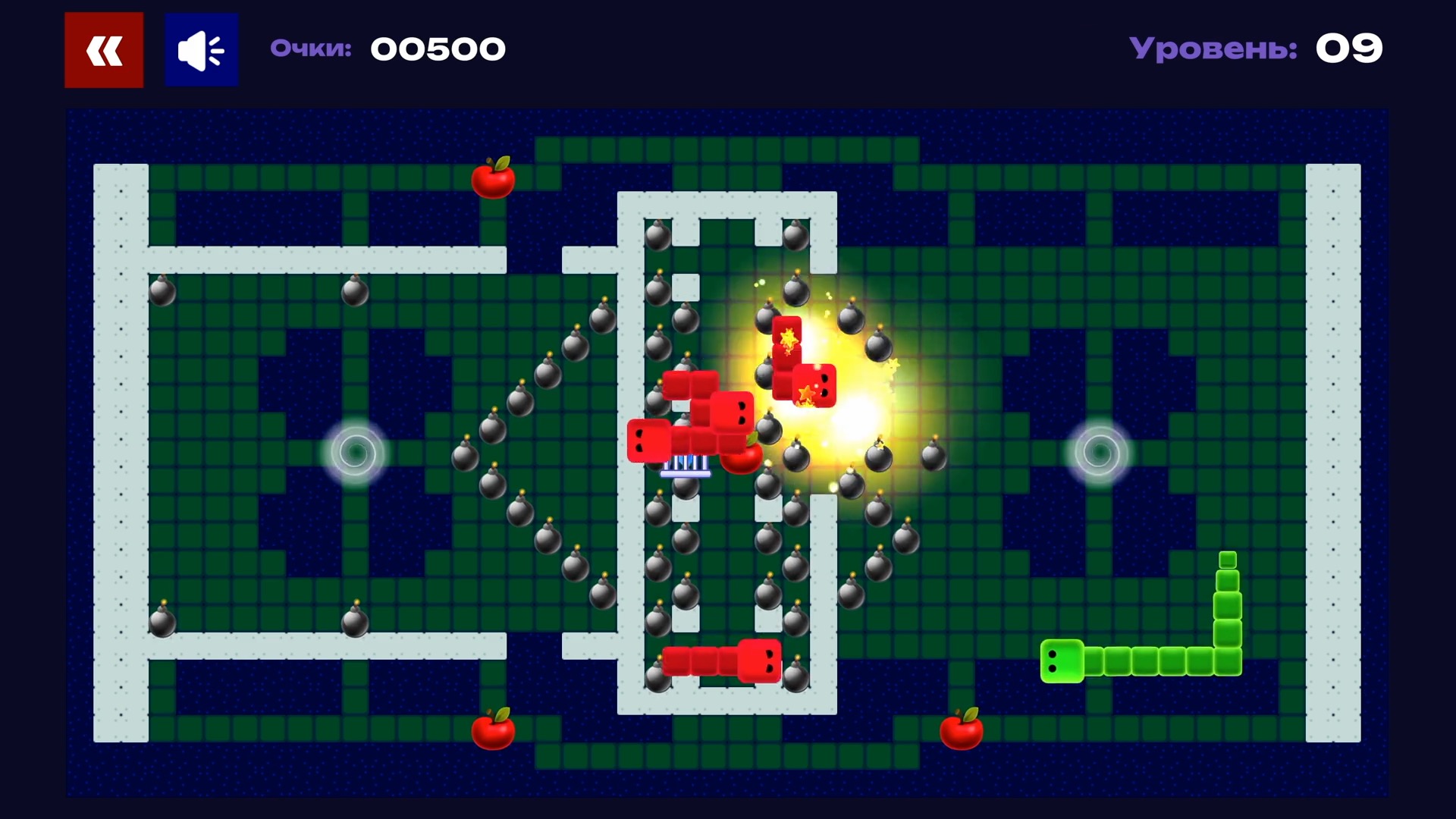Click the score value 00500

click(438, 49)
